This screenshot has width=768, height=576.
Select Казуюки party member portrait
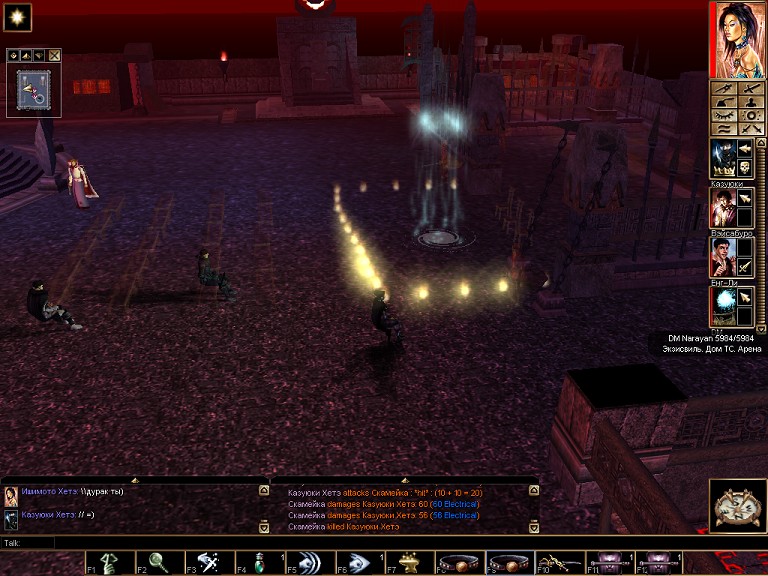click(x=723, y=207)
